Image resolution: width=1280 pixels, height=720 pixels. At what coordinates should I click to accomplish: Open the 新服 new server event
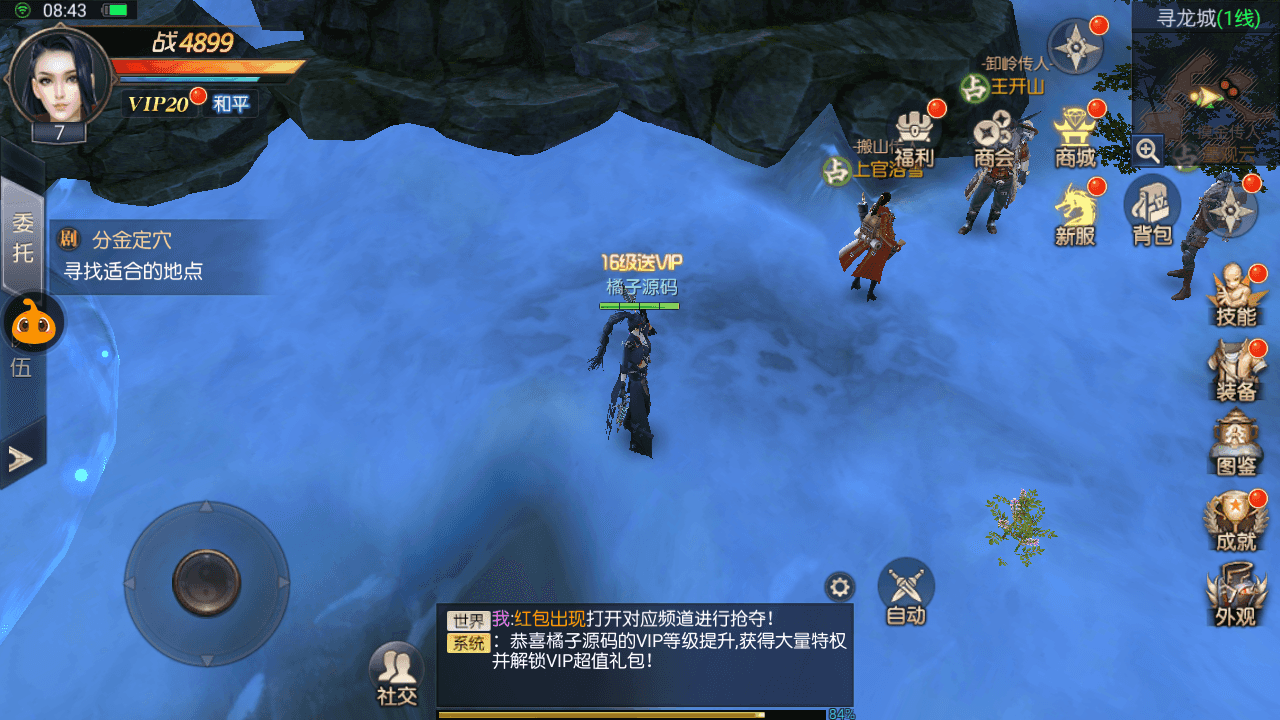(x=1075, y=215)
